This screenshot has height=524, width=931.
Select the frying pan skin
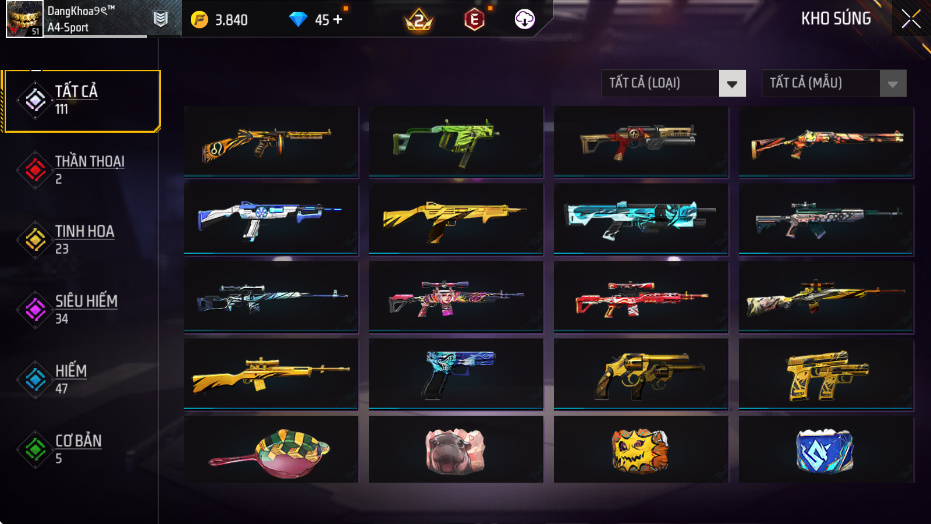(x=271, y=449)
